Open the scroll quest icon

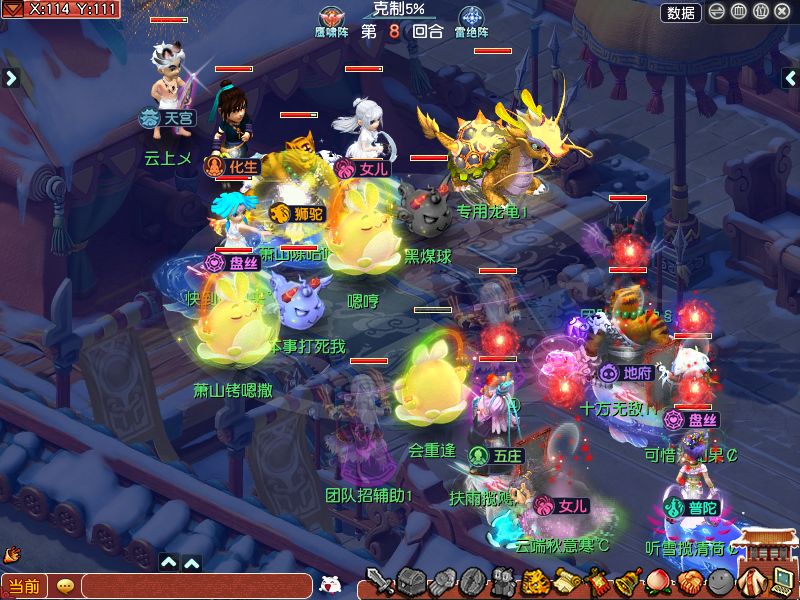coord(567,581)
